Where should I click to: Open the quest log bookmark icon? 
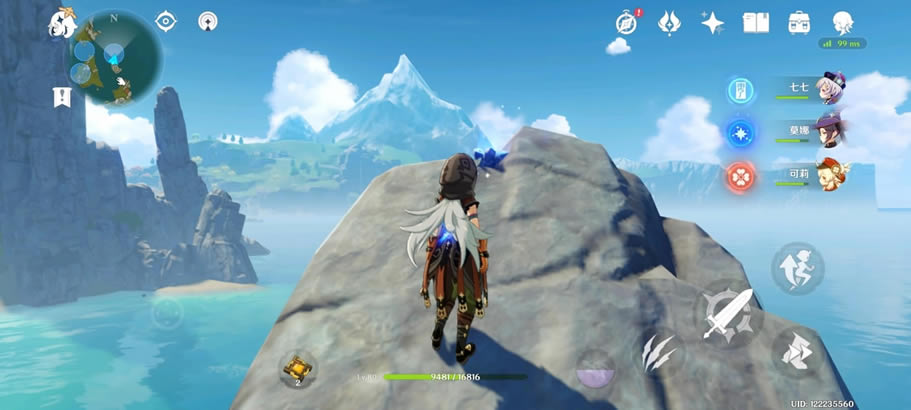(62, 97)
